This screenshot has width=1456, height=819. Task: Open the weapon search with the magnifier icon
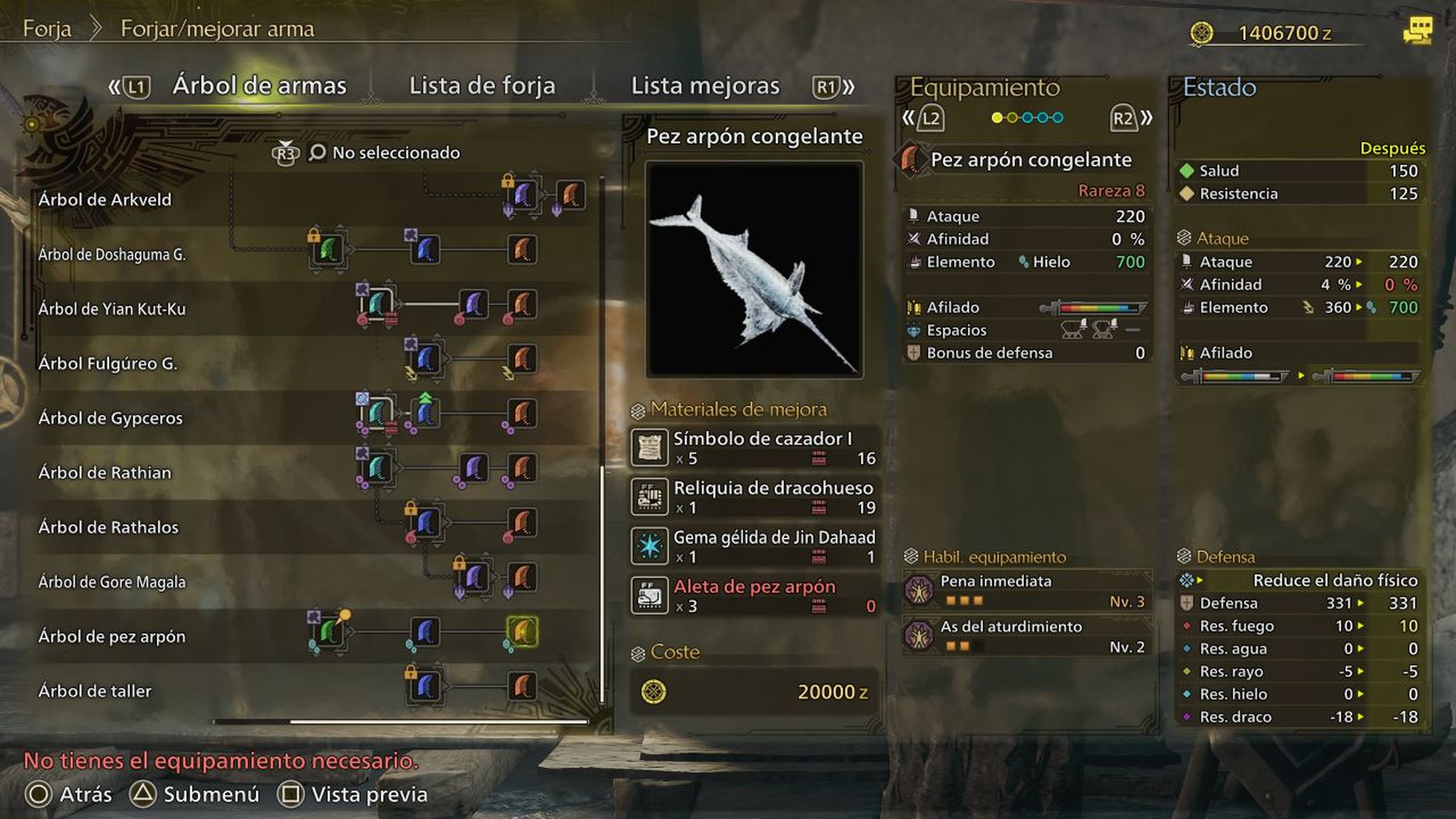(x=318, y=152)
